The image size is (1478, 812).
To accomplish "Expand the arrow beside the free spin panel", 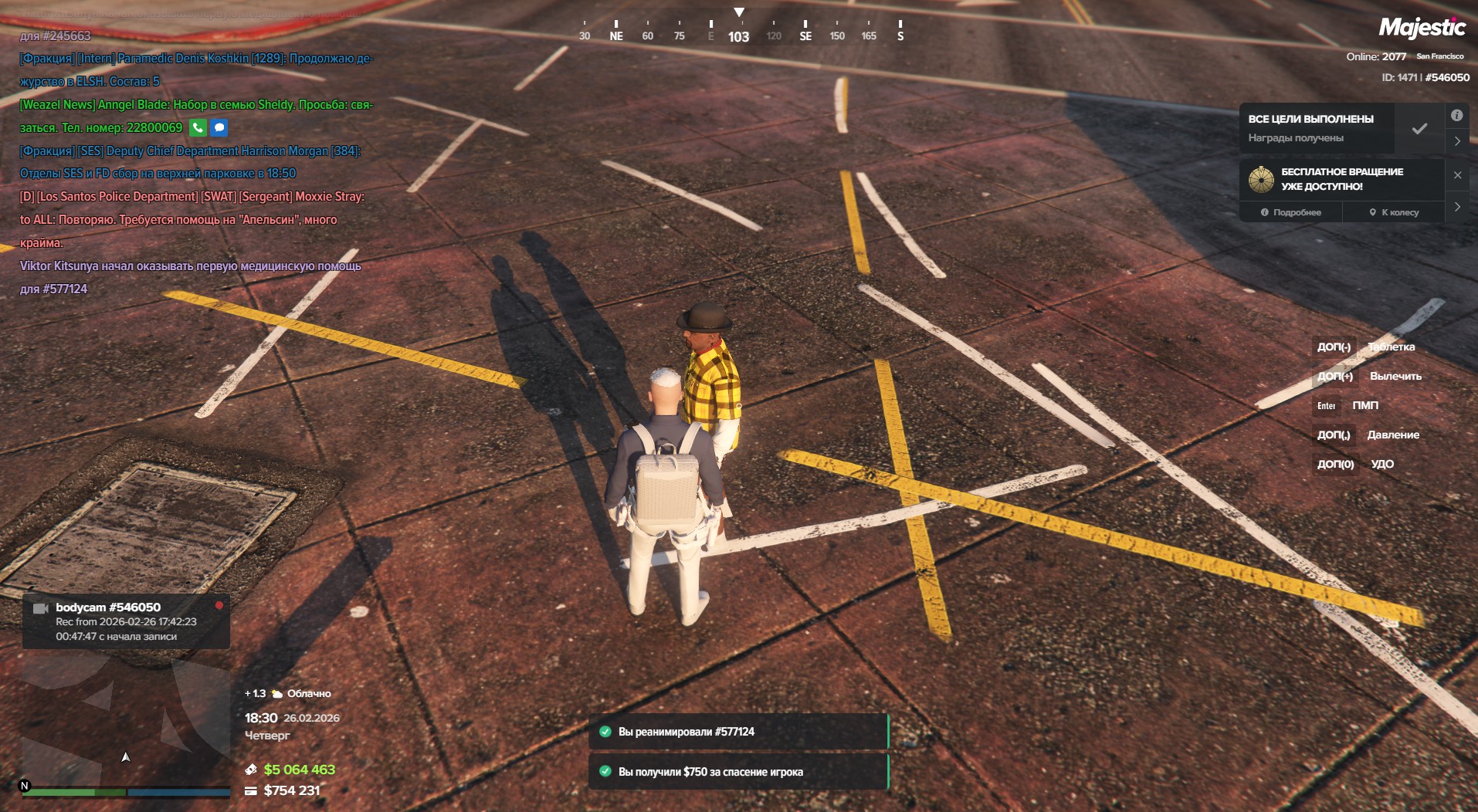I will pos(1456,207).
